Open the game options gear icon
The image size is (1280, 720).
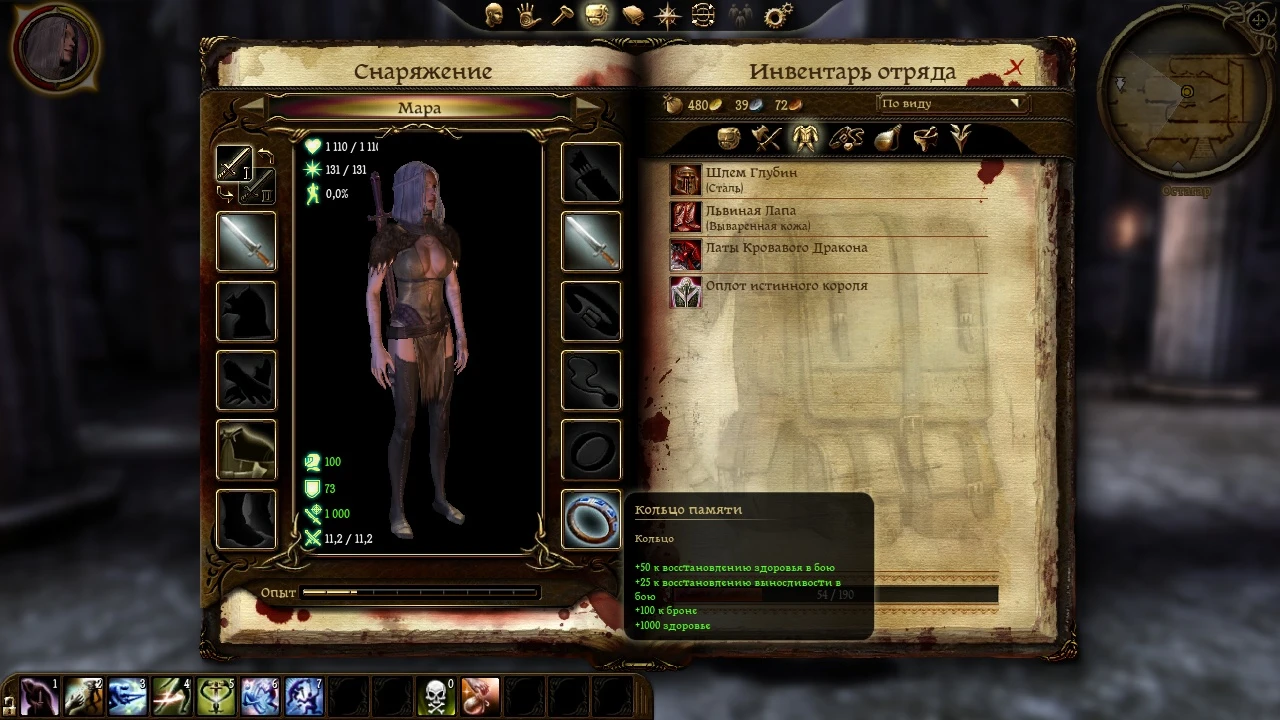[x=775, y=15]
